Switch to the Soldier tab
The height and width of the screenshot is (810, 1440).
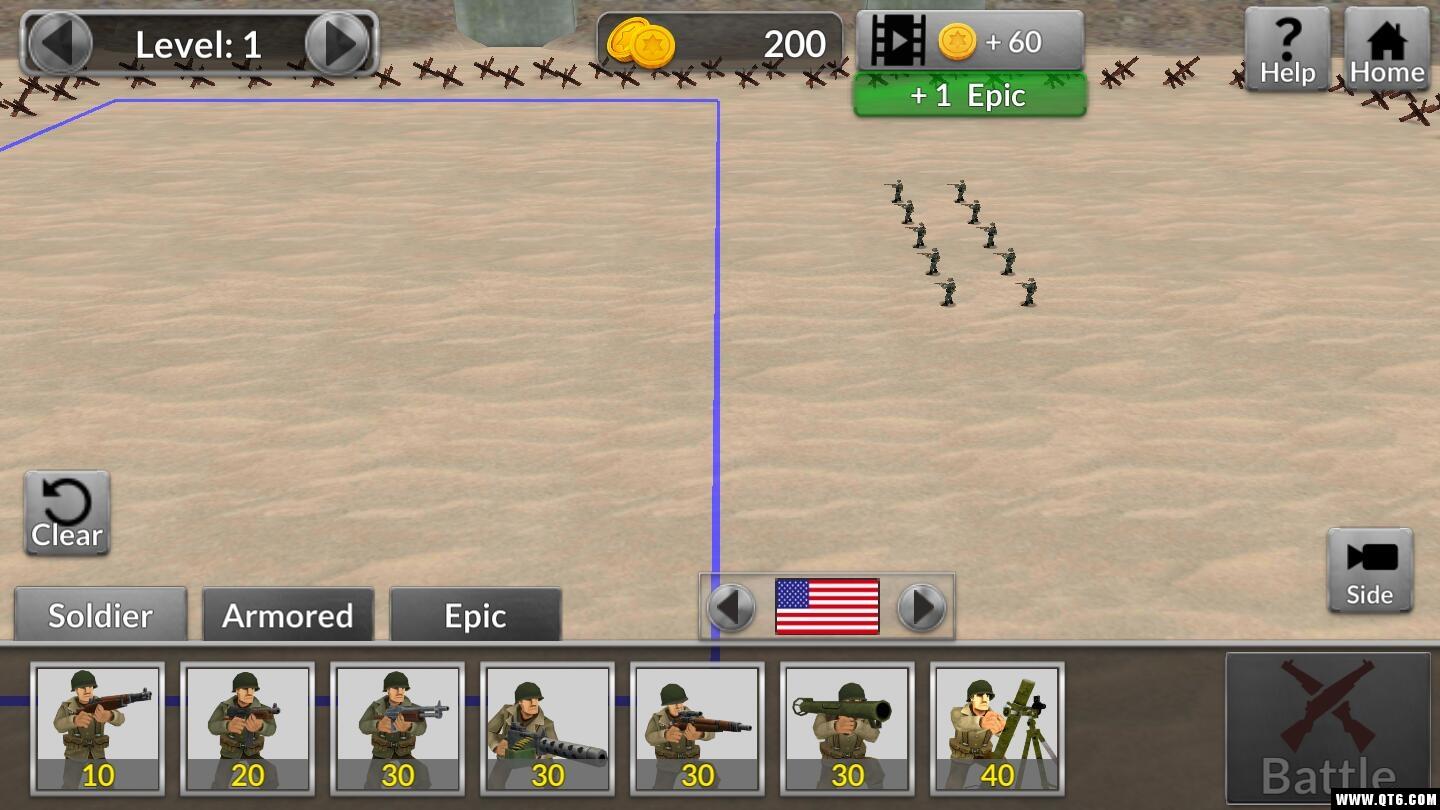100,615
